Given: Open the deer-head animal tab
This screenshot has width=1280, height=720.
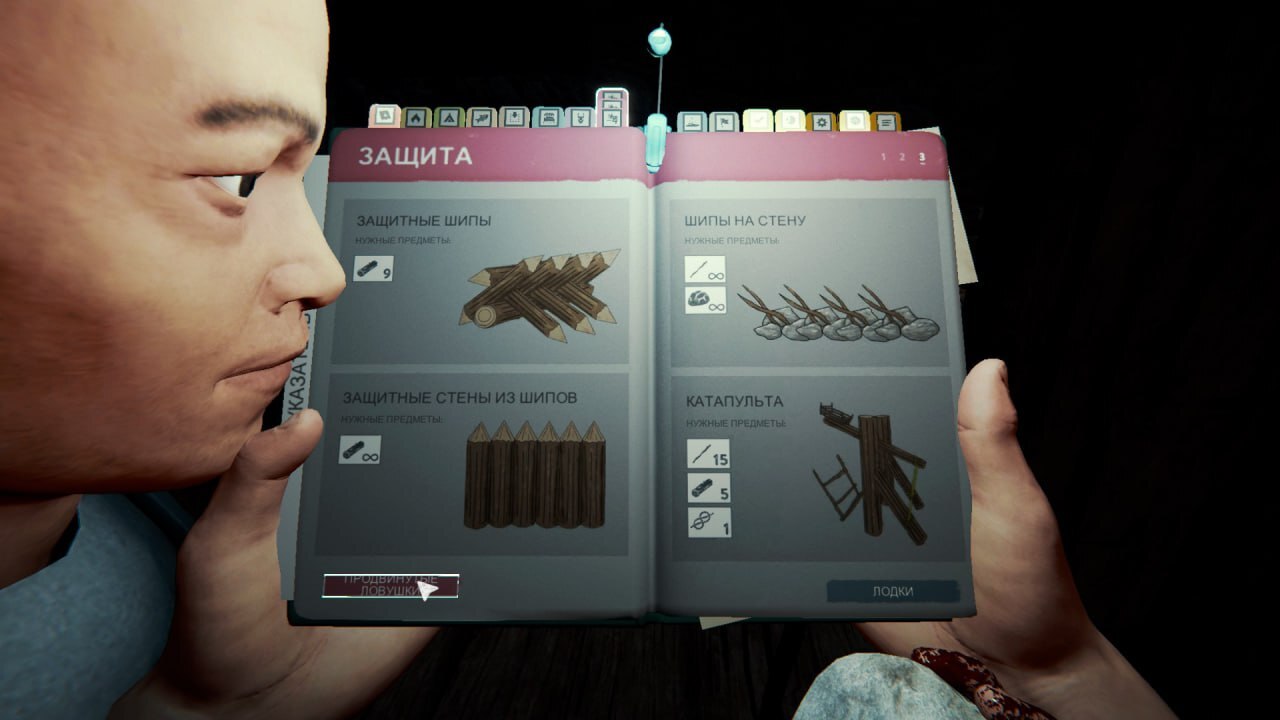Looking at the screenshot, I should (x=578, y=119).
